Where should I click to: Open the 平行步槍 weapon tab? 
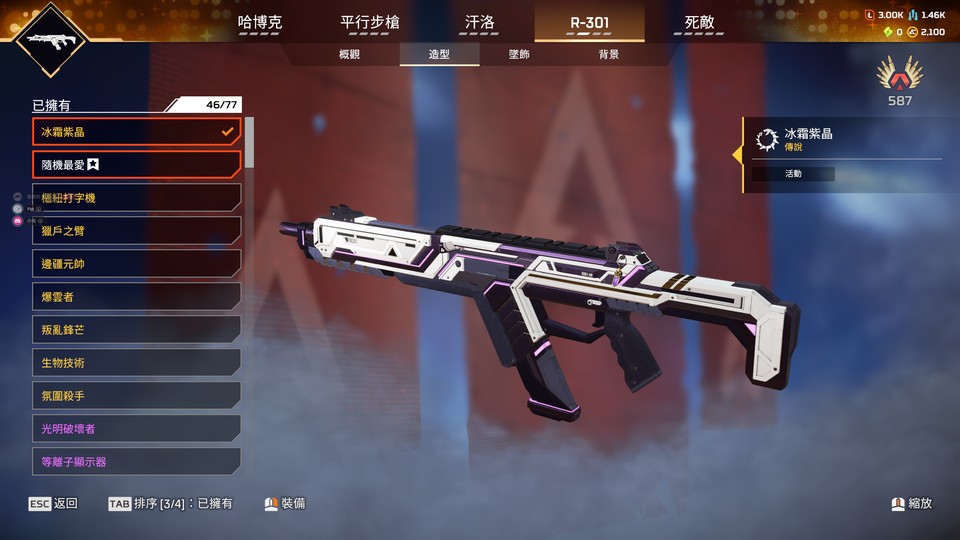tap(368, 22)
